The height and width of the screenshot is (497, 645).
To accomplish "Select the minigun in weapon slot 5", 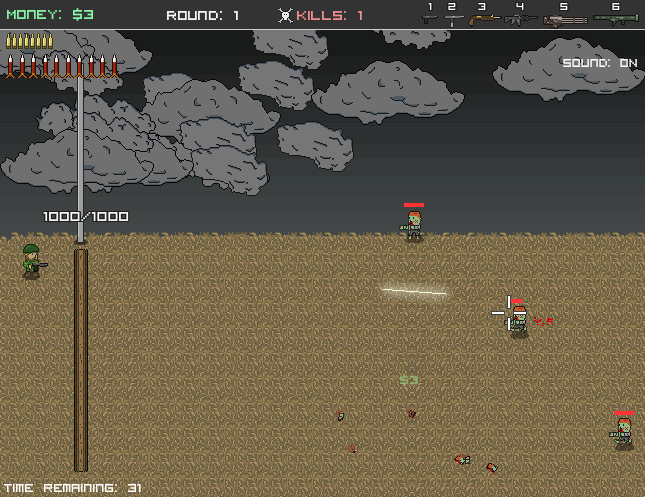I will click(x=565, y=19).
